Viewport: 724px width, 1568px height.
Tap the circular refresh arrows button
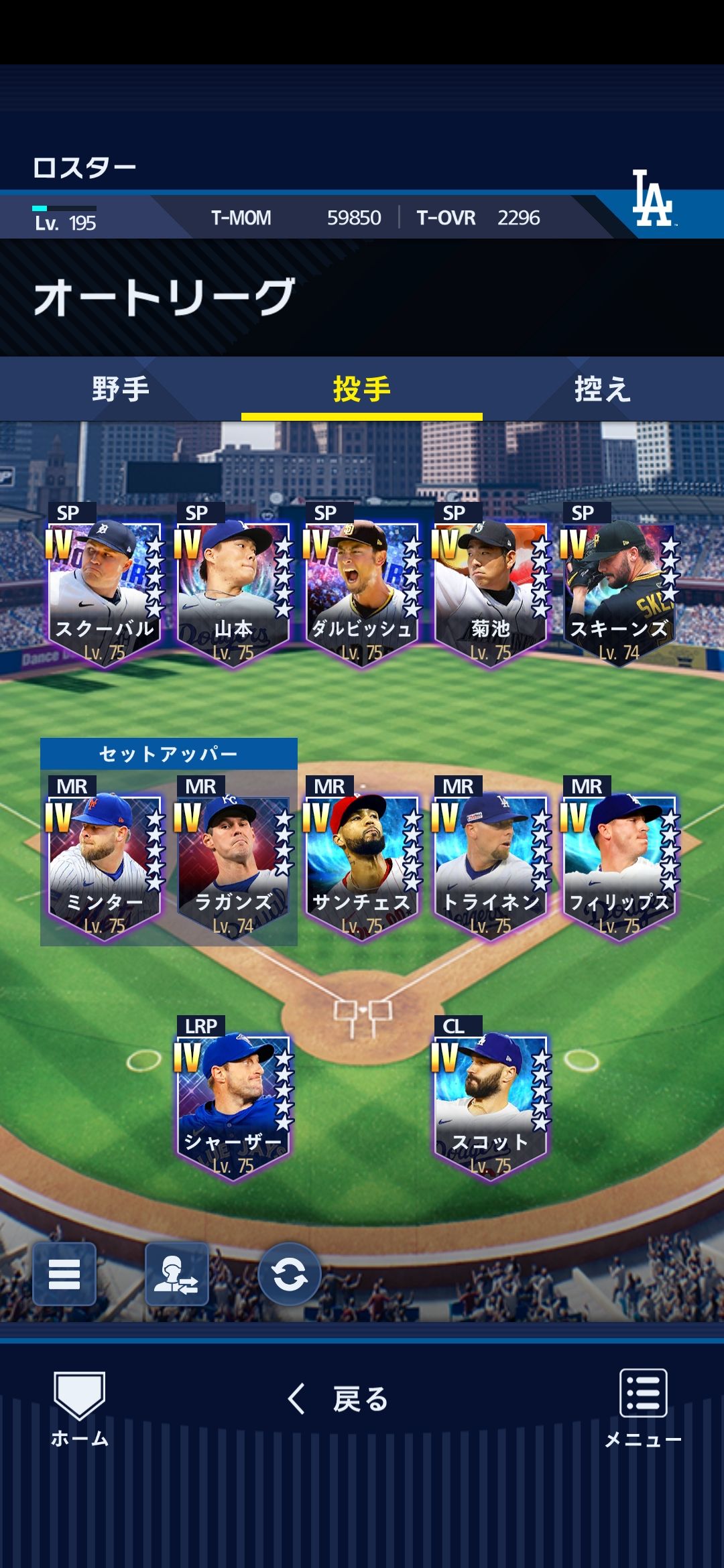click(x=290, y=1274)
